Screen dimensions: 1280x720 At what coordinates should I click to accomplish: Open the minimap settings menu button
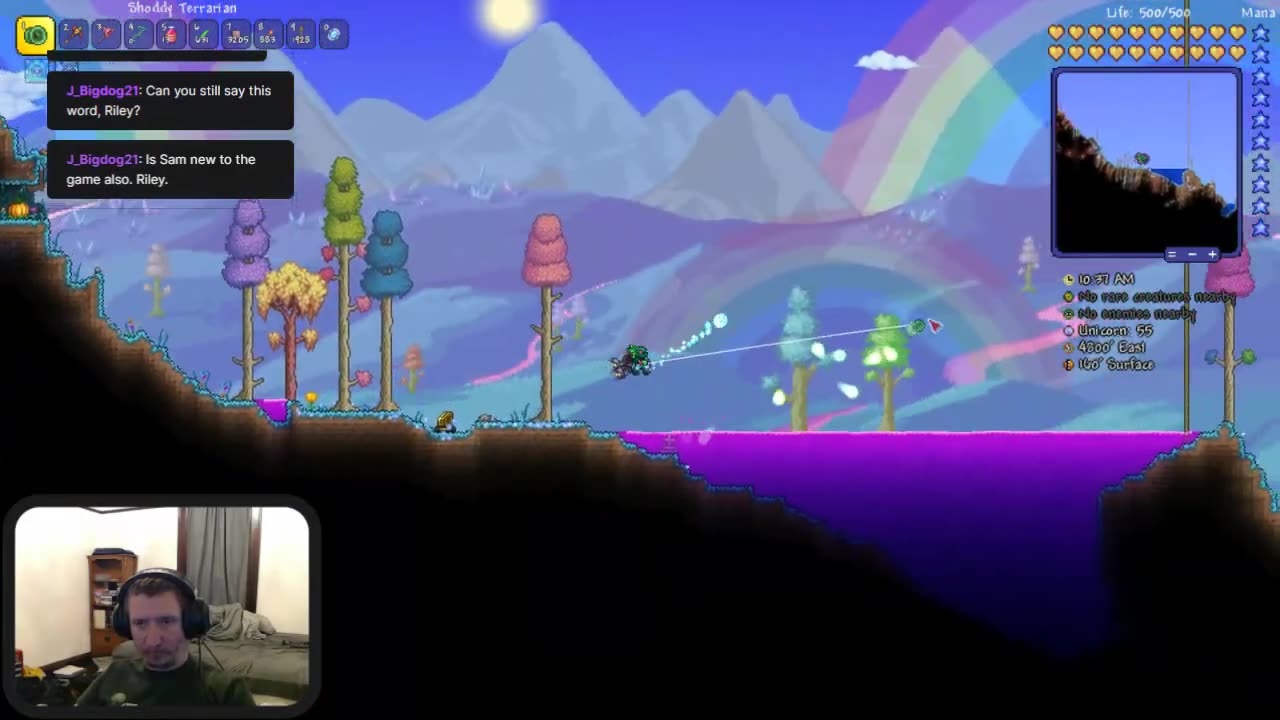click(1172, 254)
